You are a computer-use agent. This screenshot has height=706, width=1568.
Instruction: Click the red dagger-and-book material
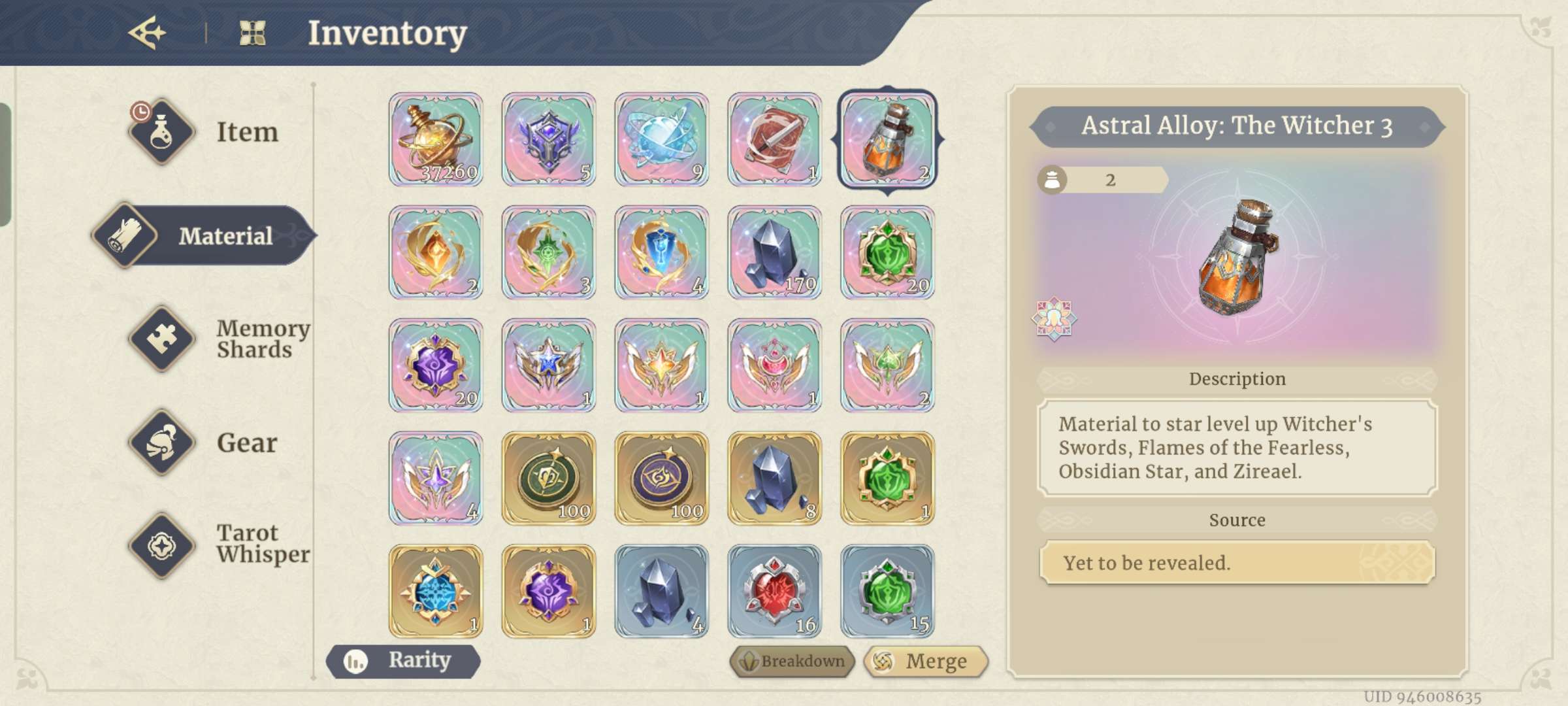pos(774,139)
